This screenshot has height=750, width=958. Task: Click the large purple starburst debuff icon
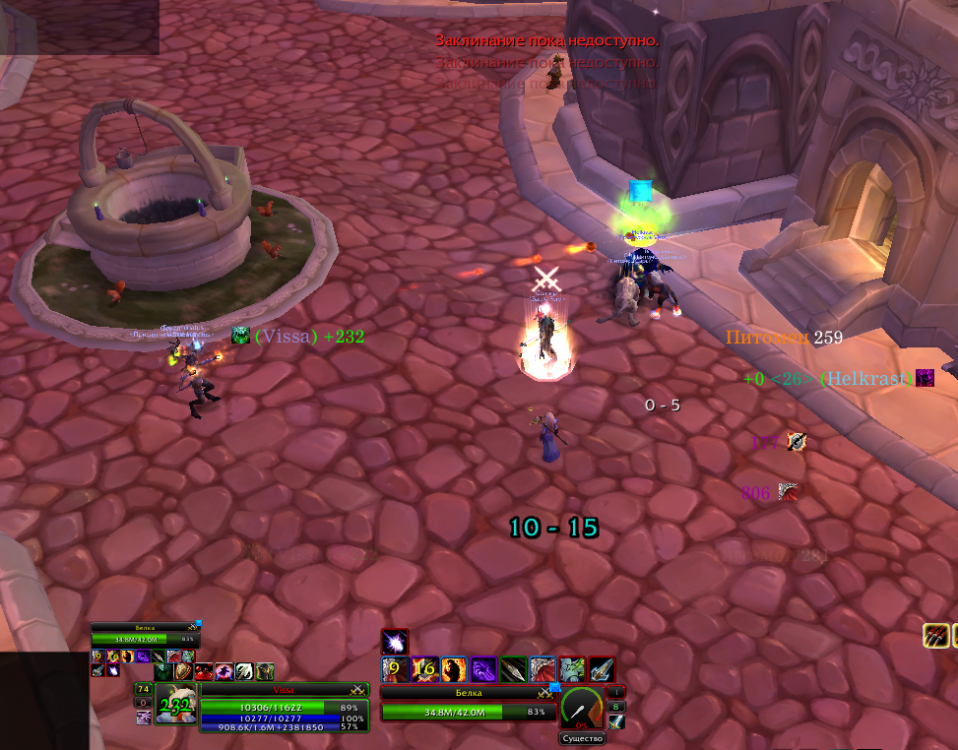[x=395, y=642]
